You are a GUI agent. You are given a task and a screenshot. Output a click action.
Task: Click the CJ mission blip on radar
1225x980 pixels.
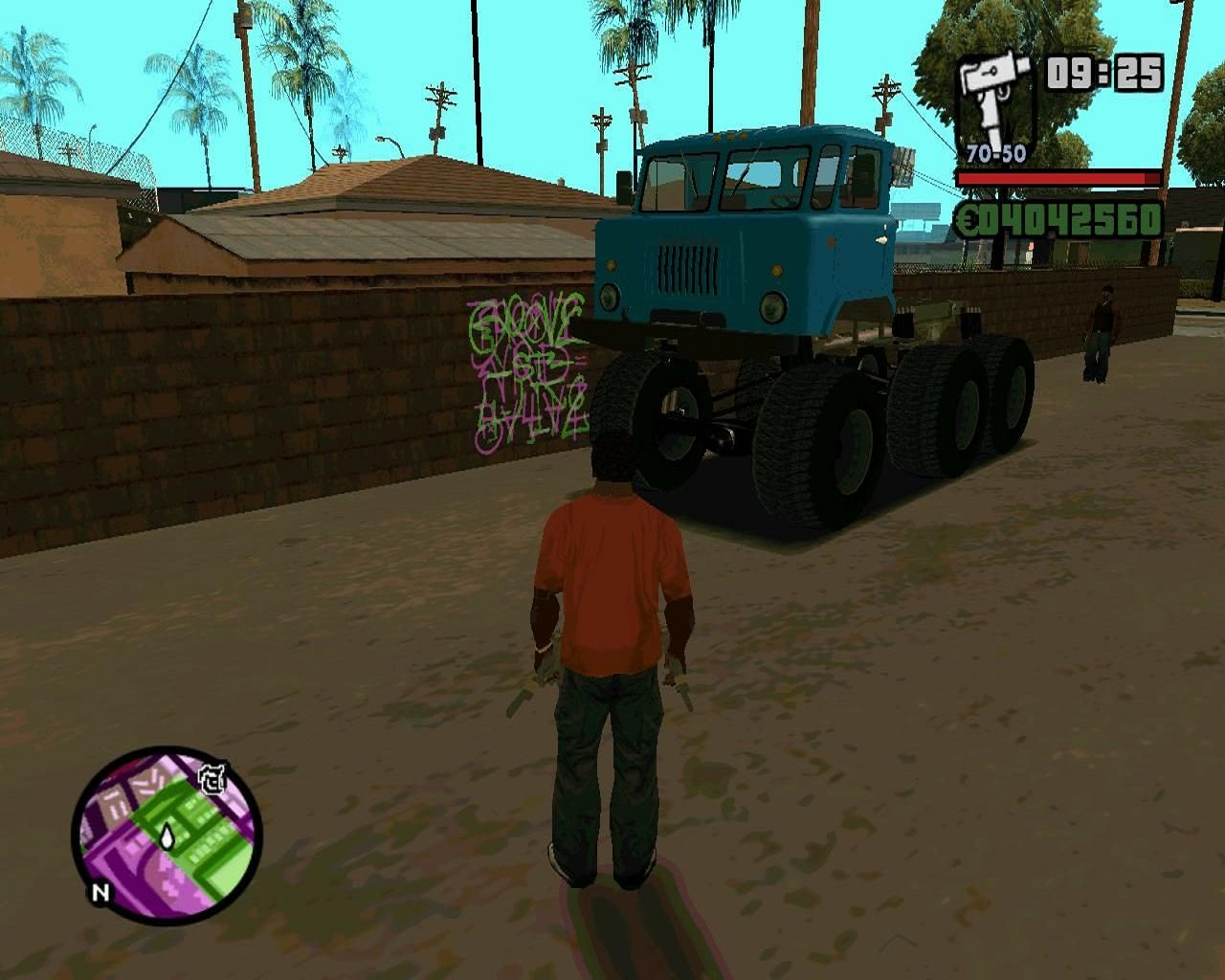point(211,781)
